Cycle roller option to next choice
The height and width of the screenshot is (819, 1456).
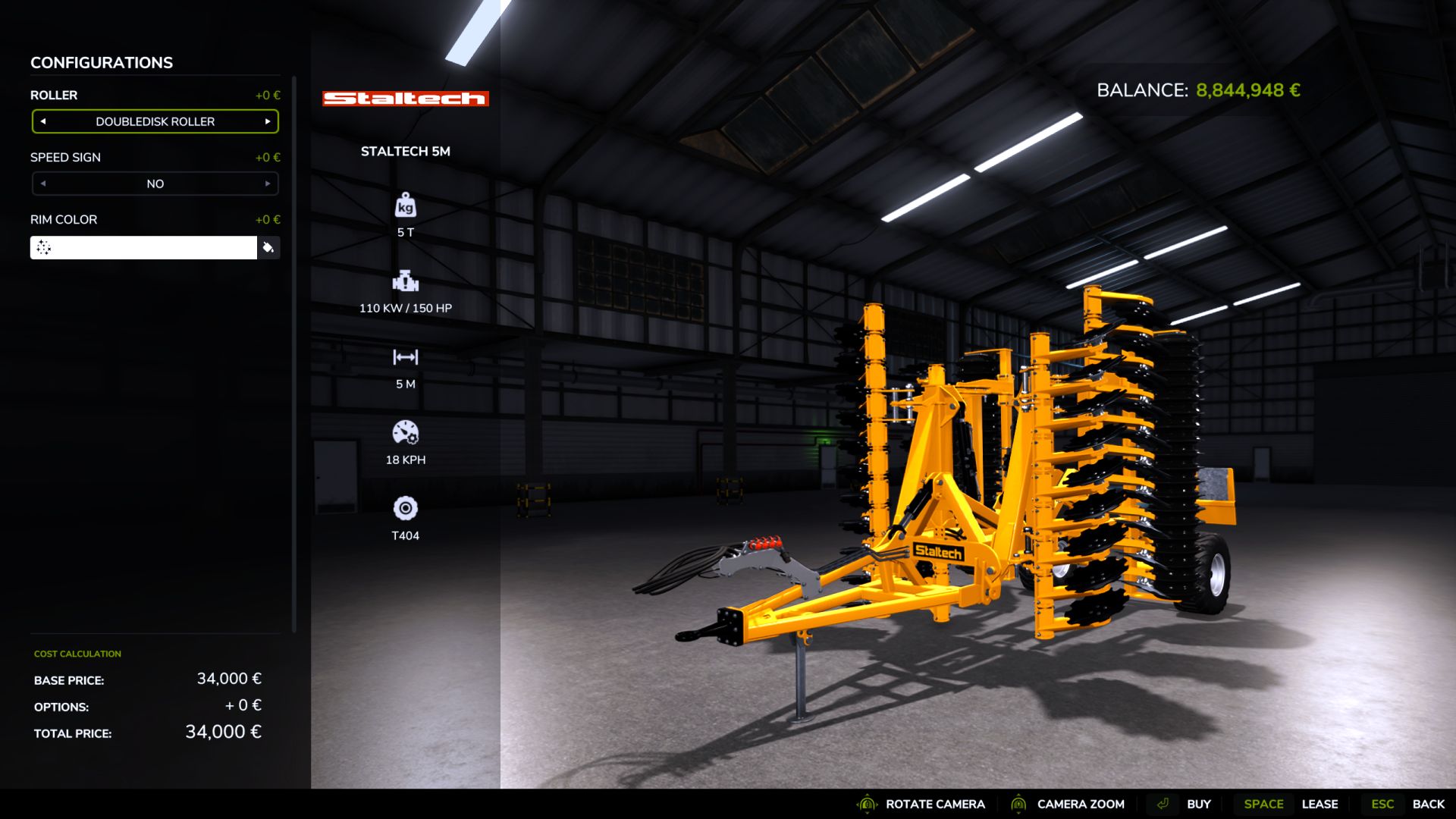[268, 121]
